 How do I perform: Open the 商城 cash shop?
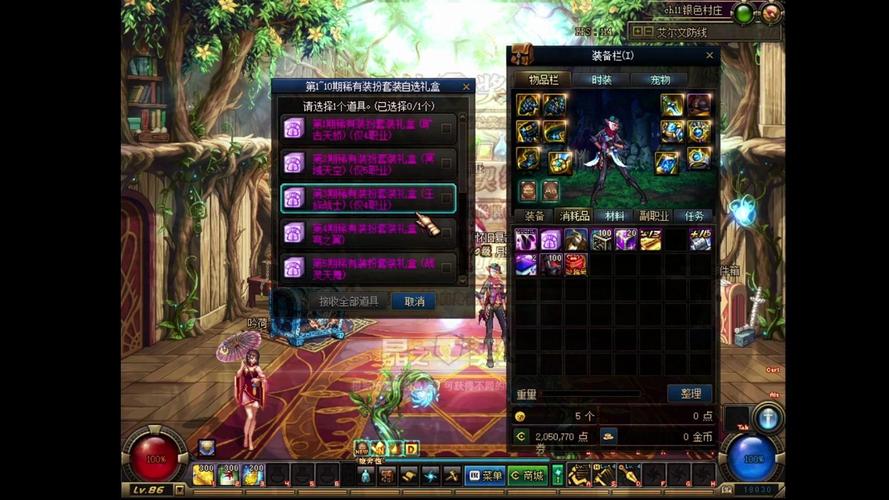click(527, 475)
